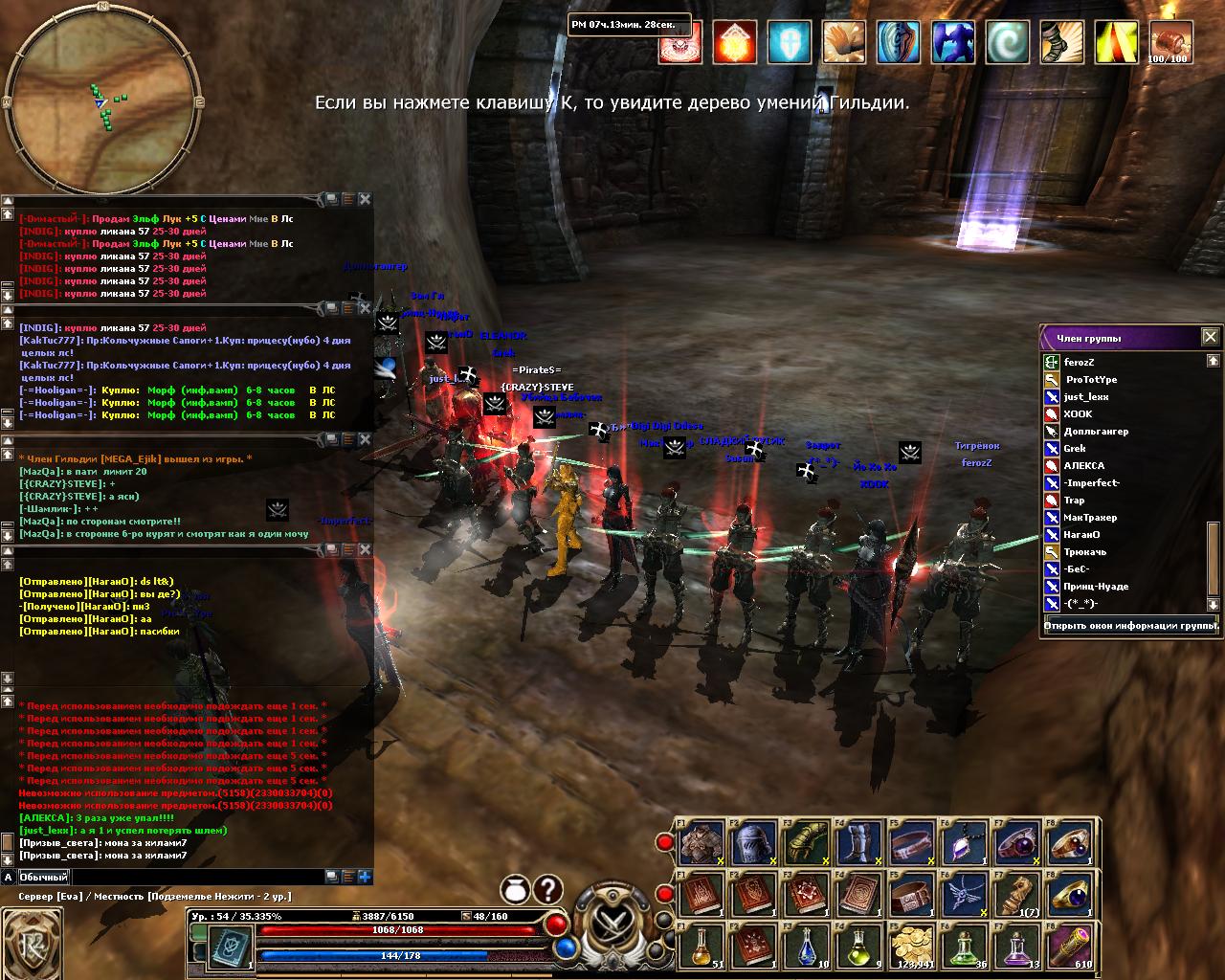Open the white bag inventory button
The height and width of the screenshot is (980, 1225).
point(515,890)
